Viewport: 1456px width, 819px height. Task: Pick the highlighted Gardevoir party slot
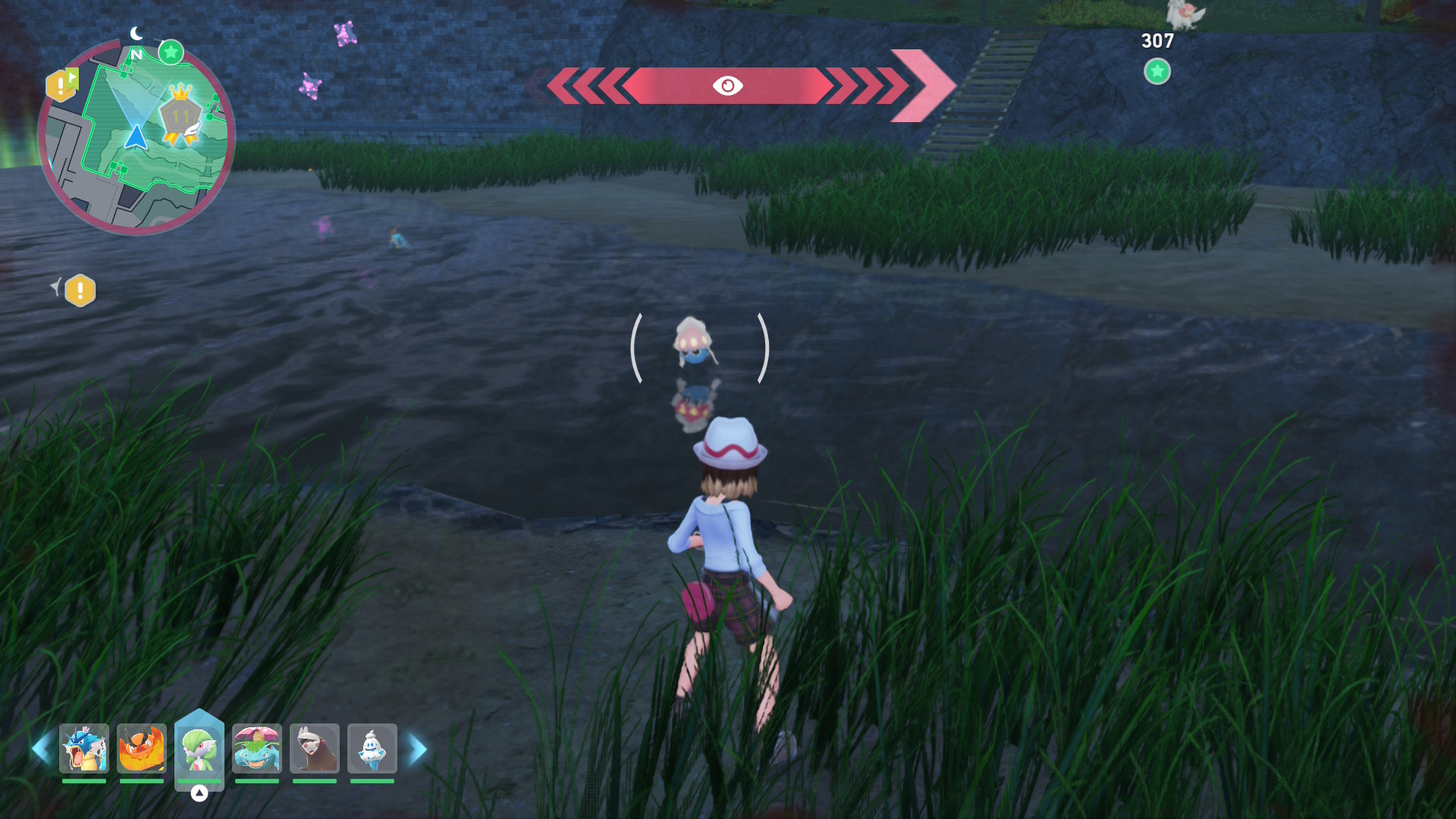199,748
